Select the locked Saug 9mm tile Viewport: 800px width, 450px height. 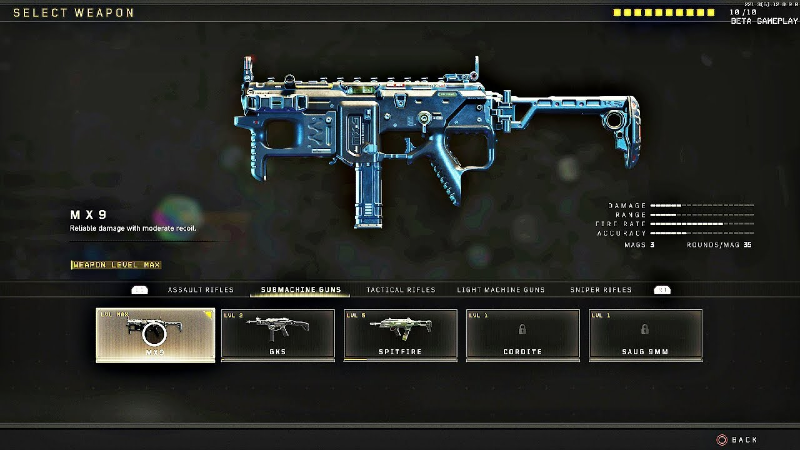pos(646,335)
